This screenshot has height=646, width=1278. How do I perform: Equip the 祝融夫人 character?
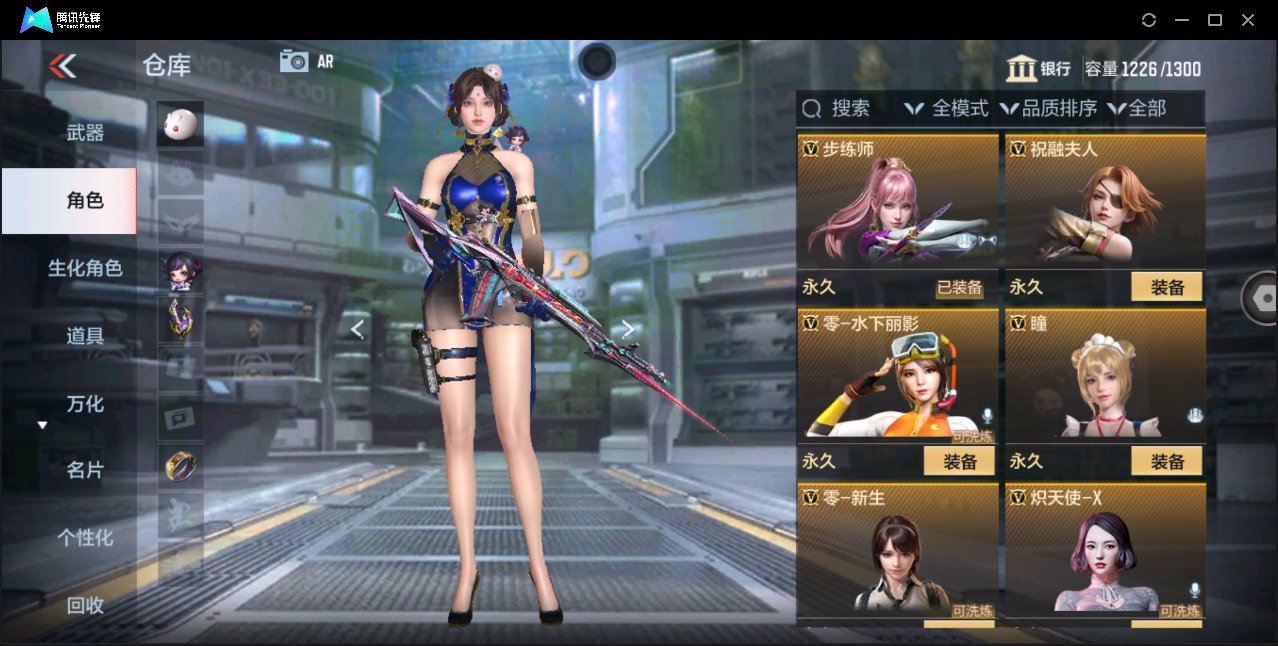point(1166,288)
